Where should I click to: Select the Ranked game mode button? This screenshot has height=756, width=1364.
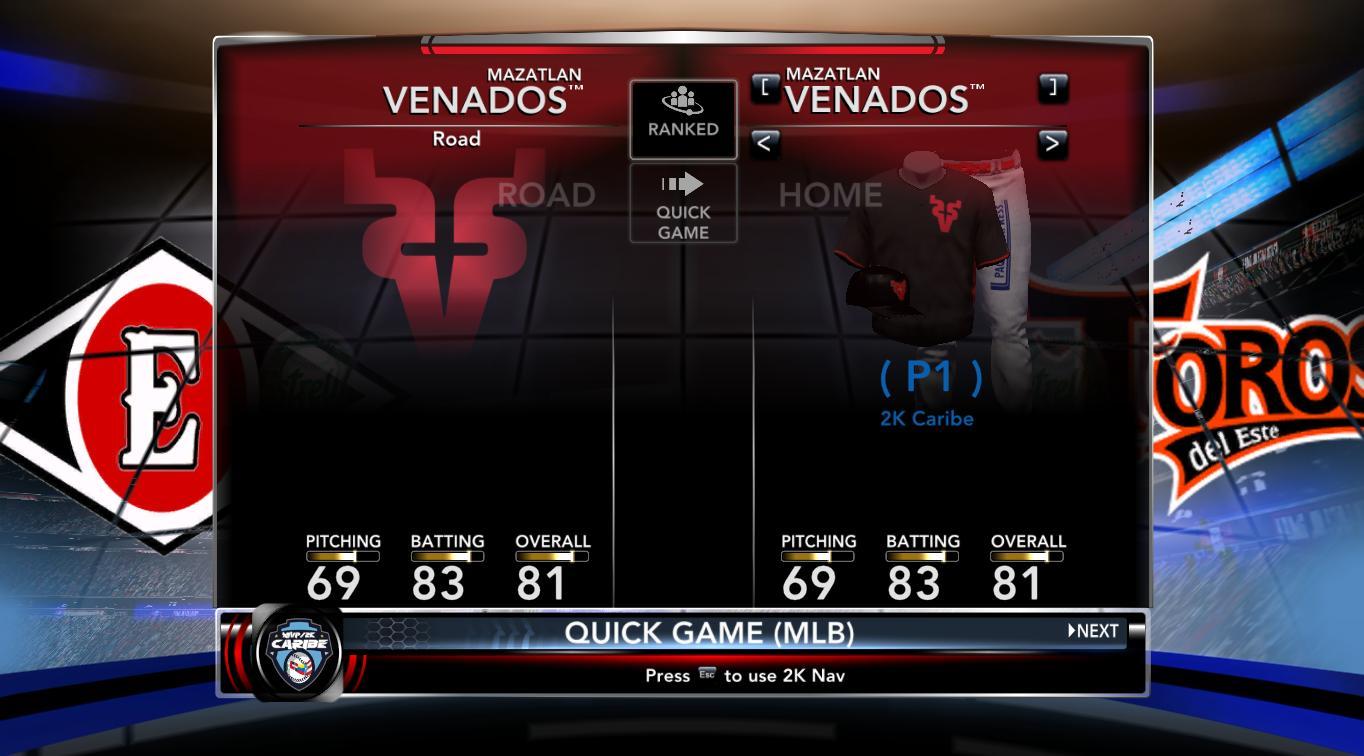(683, 119)
